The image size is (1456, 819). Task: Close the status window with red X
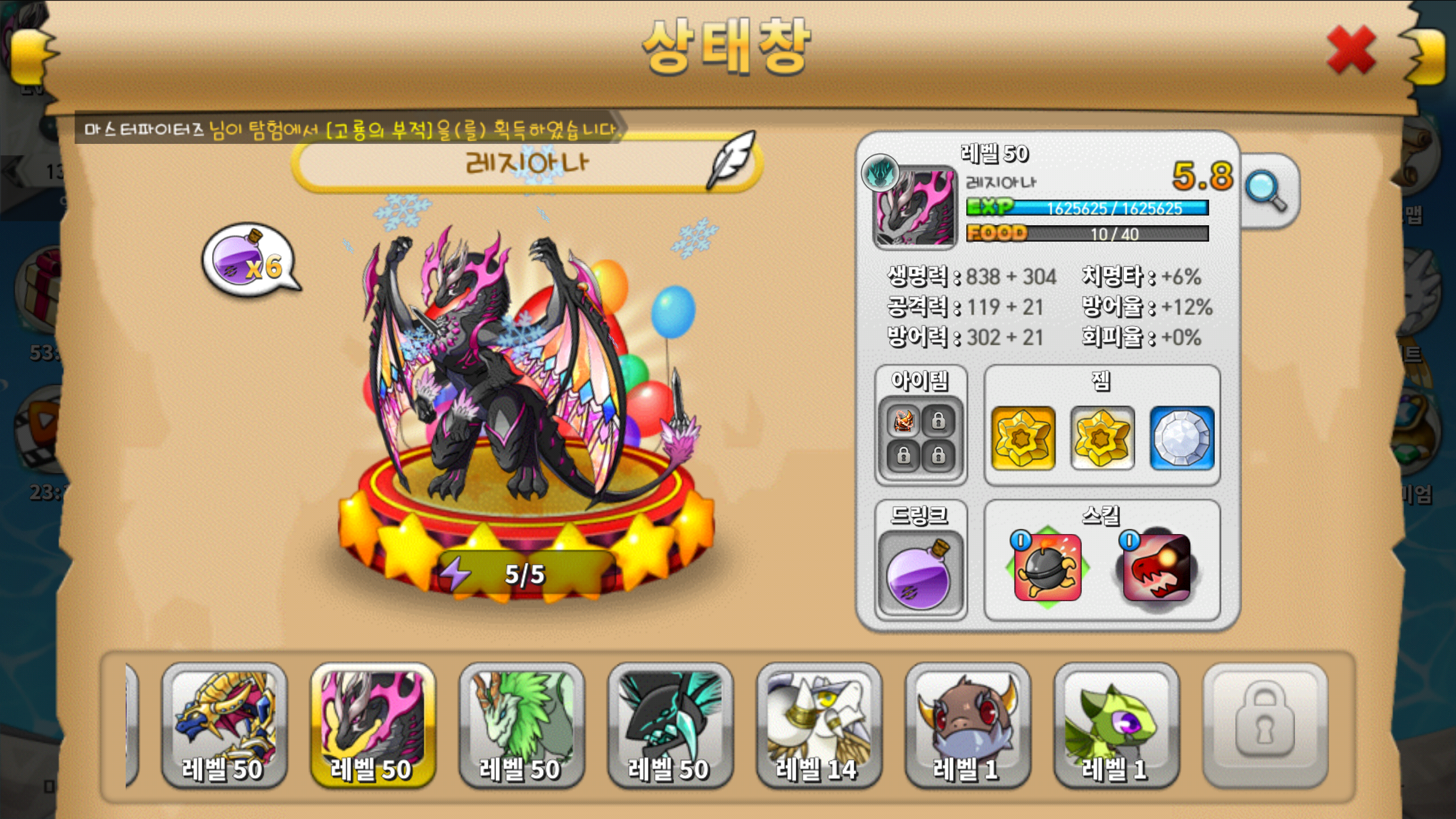[1351, 51]
